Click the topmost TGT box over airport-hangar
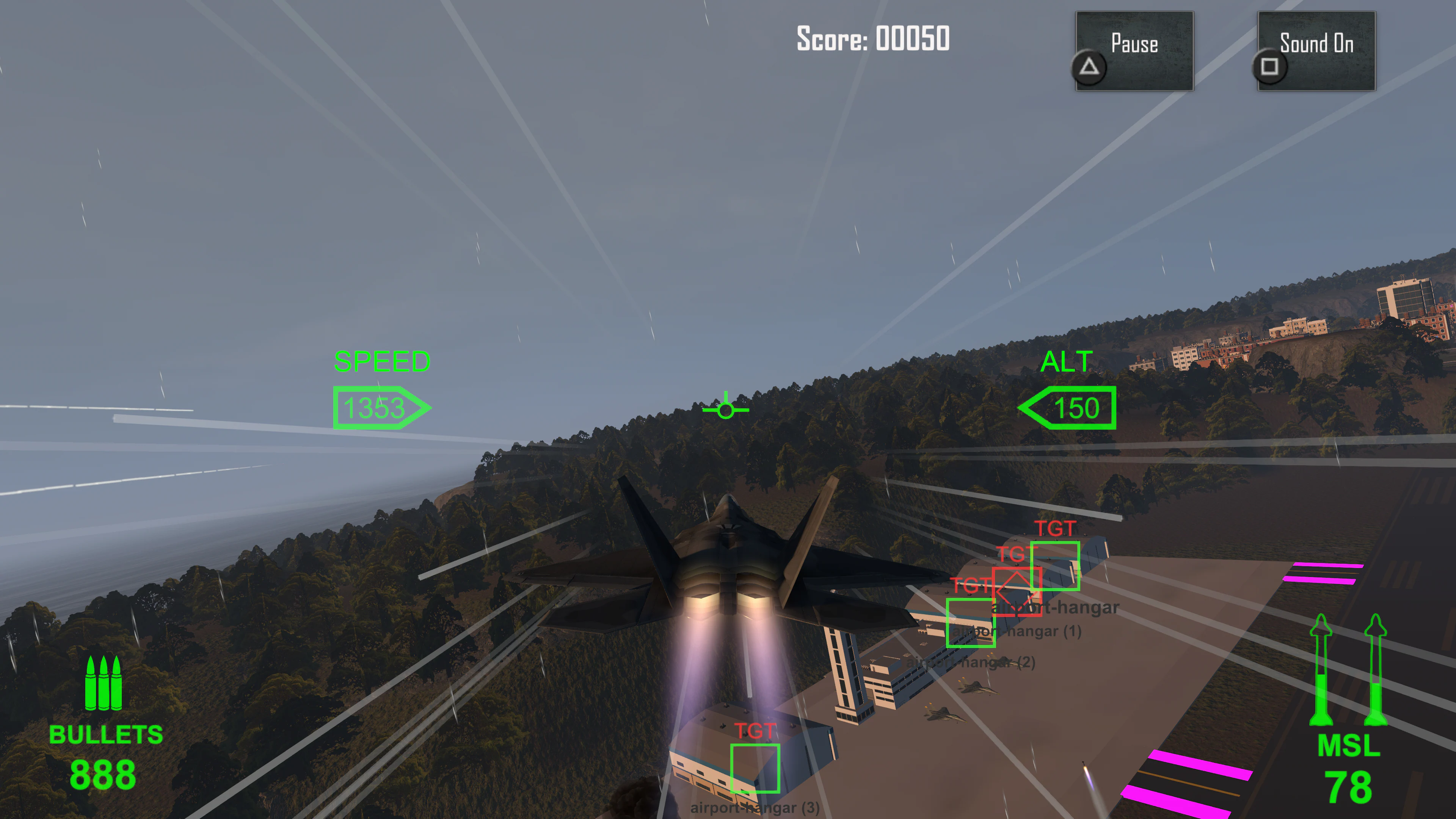 [x=1055, y=565]
